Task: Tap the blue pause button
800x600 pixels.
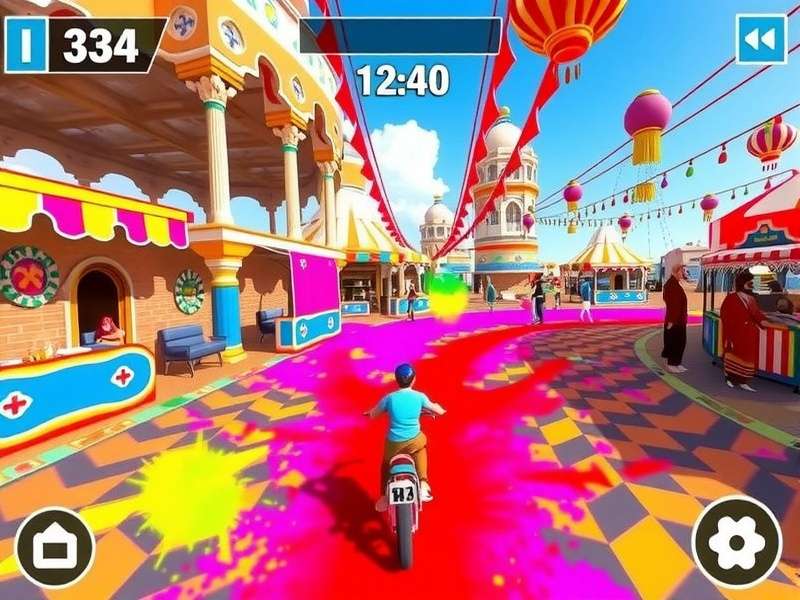Action: (26, 45)
